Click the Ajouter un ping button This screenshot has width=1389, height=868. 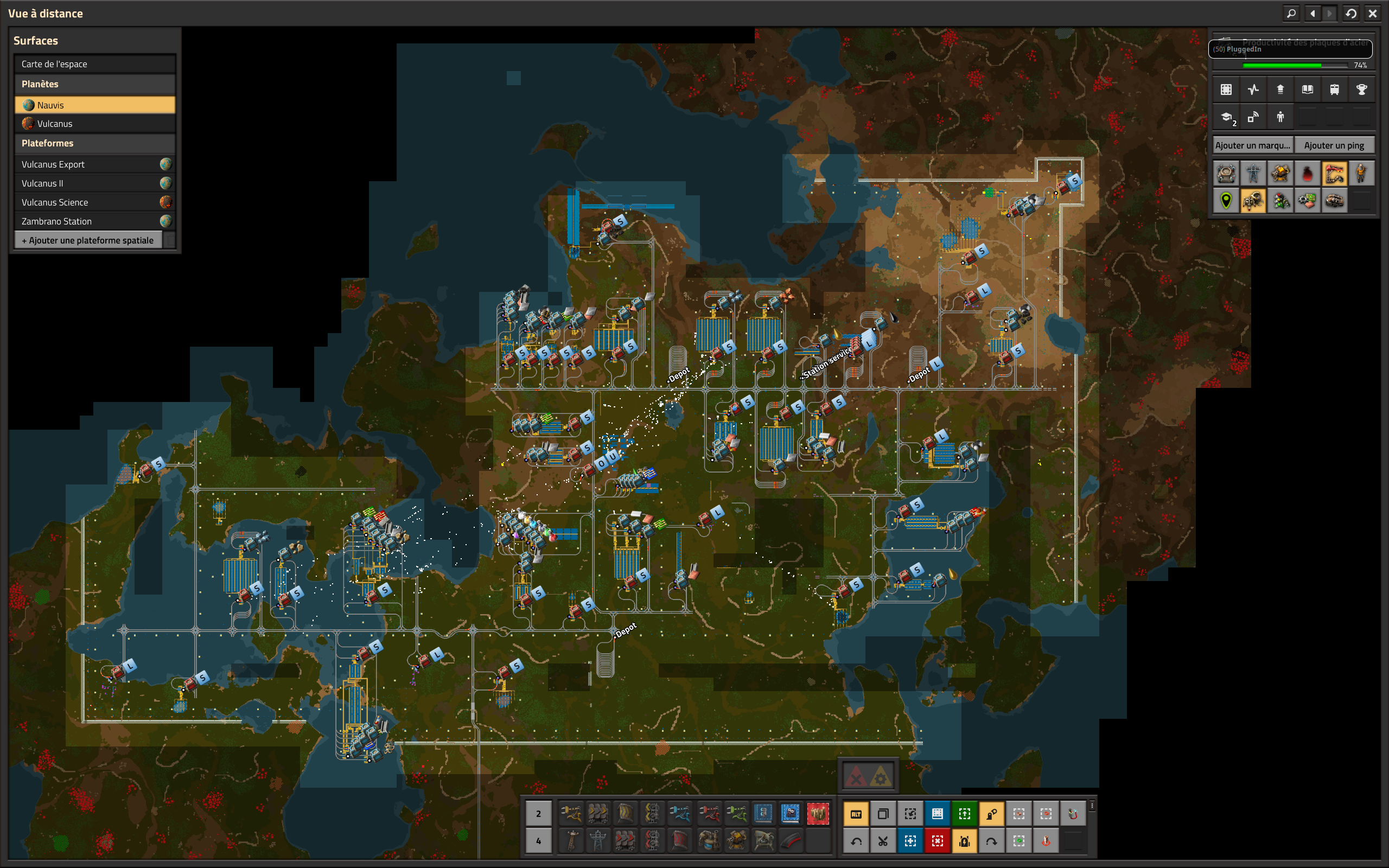pyautogui.click(x=1334, y=145)
